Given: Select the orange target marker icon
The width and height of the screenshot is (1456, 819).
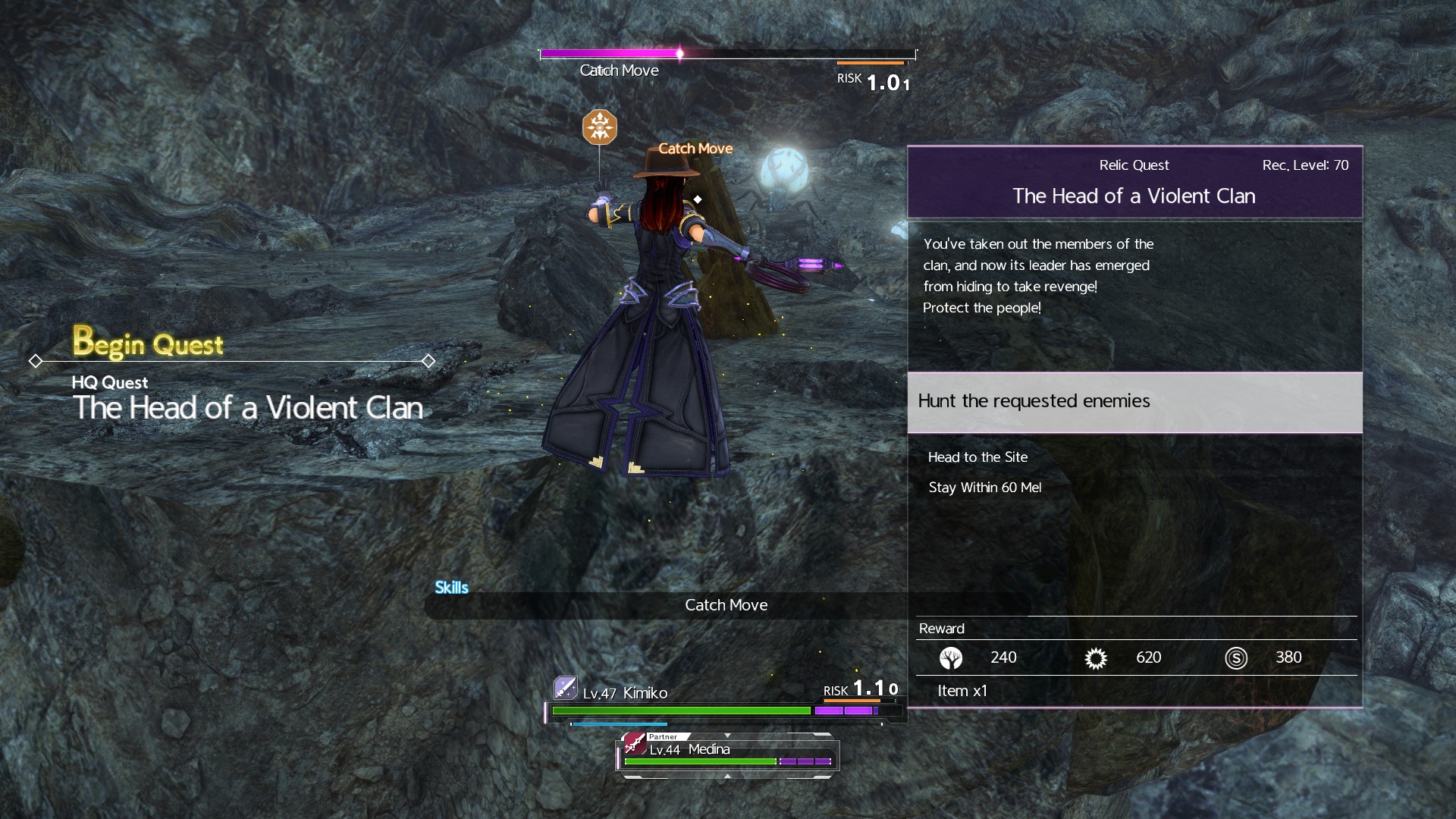Looking at the screenshot, I should click(599, 127).
